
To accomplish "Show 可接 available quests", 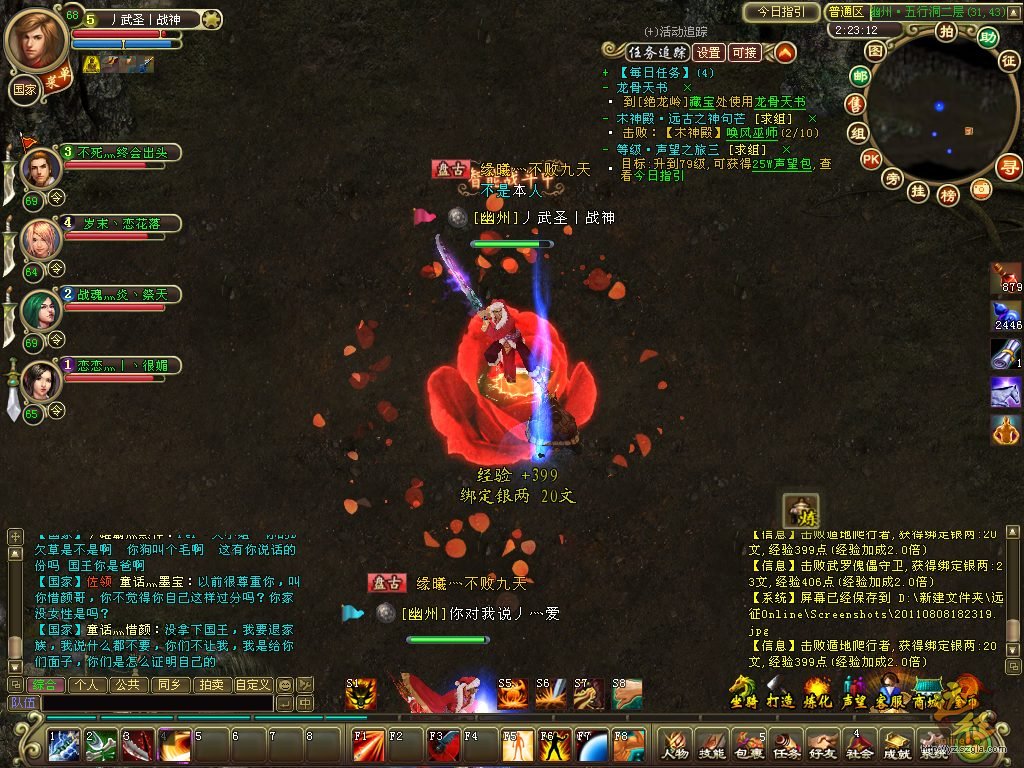I will (x=744, y=52).
